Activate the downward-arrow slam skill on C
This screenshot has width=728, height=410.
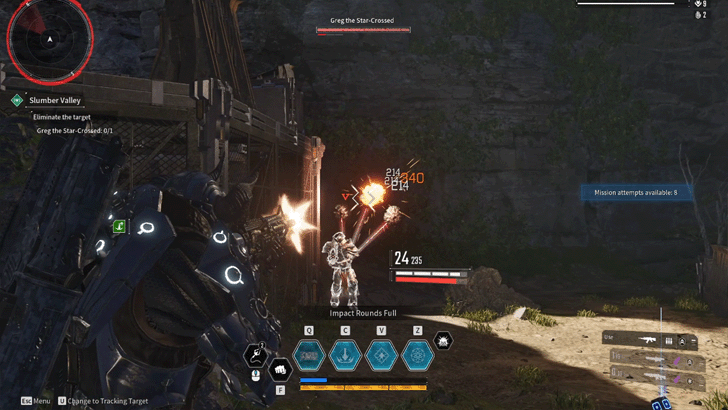click(x=345, y=354)
